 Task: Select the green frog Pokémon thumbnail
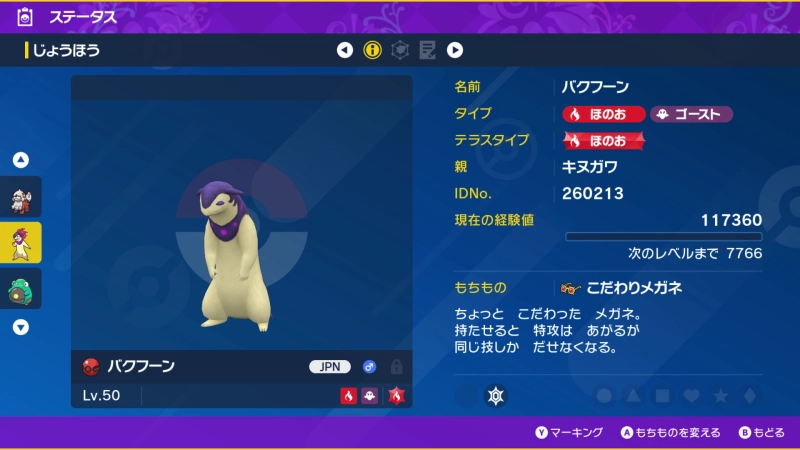(x=21, y=288)
